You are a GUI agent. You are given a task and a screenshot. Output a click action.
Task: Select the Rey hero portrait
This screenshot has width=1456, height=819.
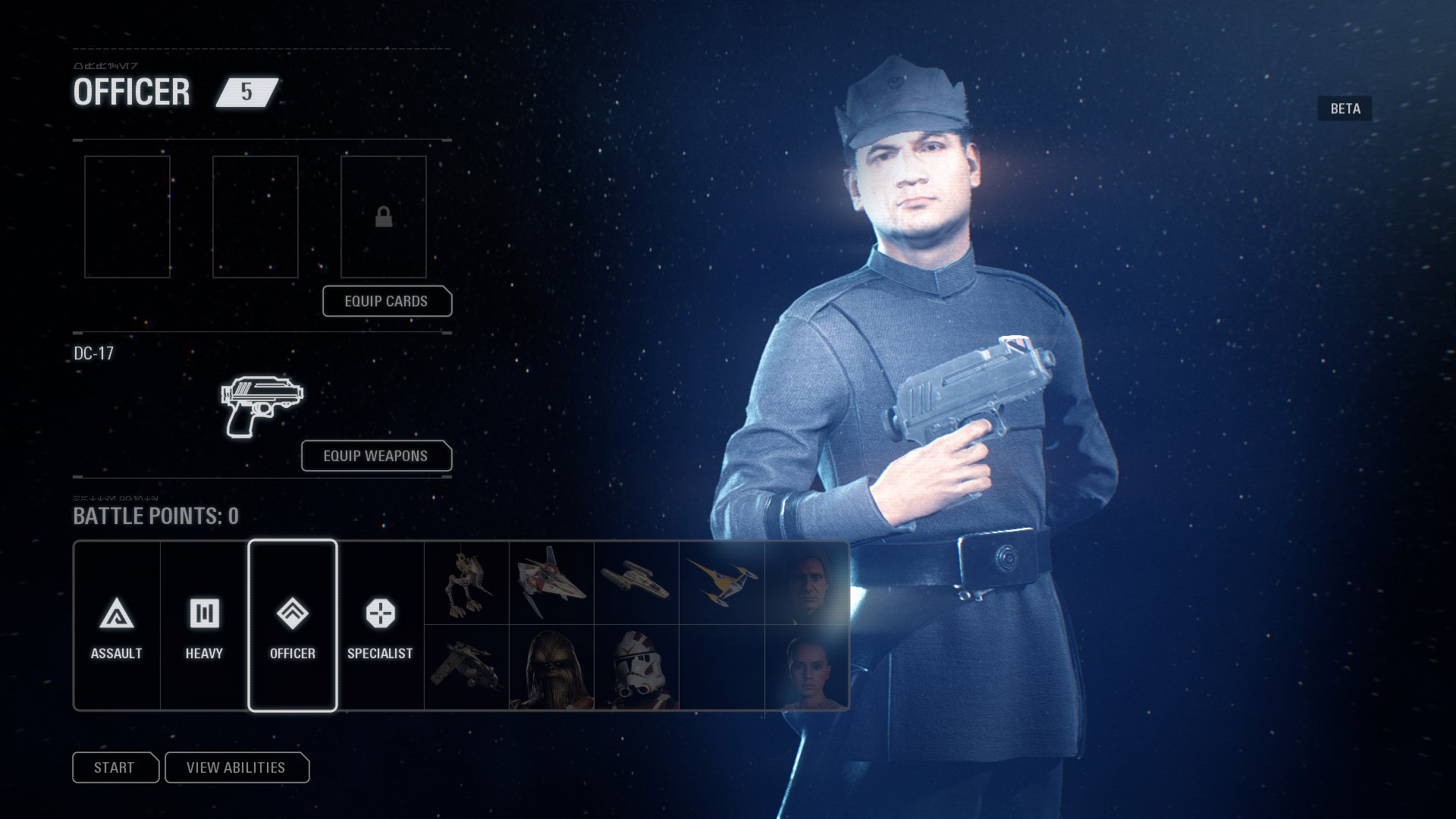(x=807, y=667)
